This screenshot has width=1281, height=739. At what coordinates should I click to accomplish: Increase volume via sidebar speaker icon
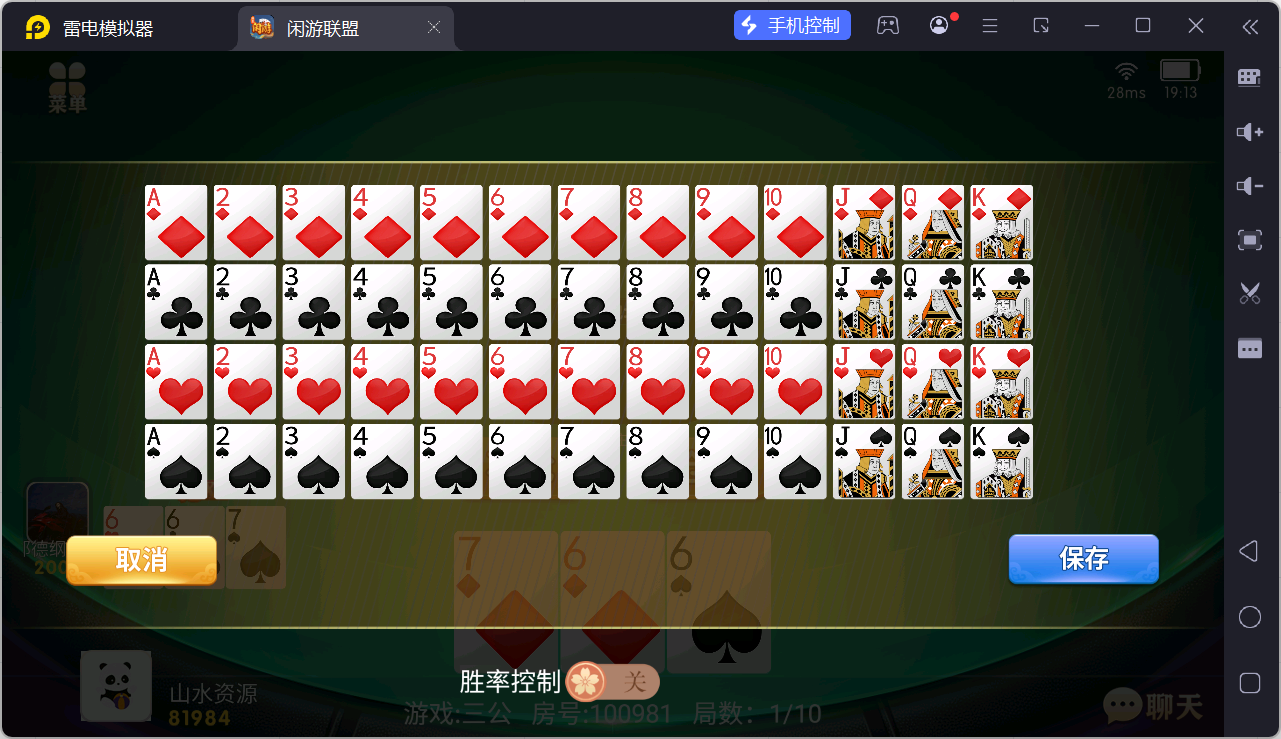(1248, 132)
